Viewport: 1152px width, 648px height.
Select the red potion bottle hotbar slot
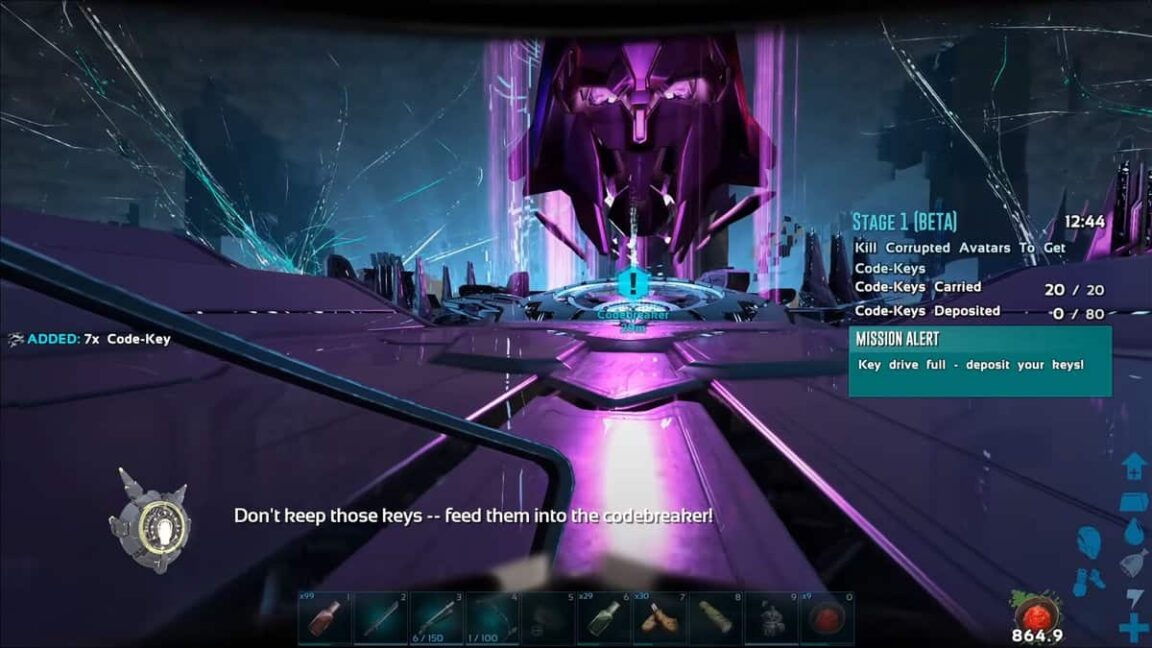point(325,619)
